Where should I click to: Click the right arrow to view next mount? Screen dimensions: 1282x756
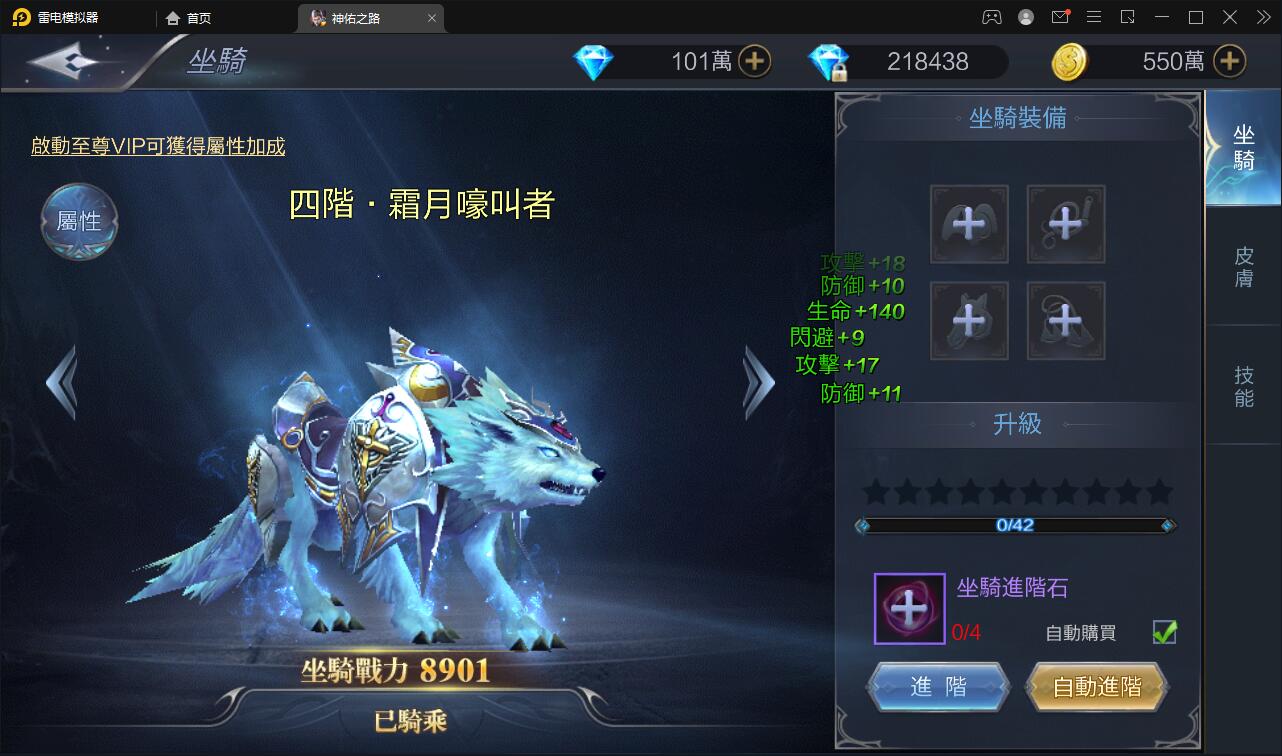coord(758,382)
